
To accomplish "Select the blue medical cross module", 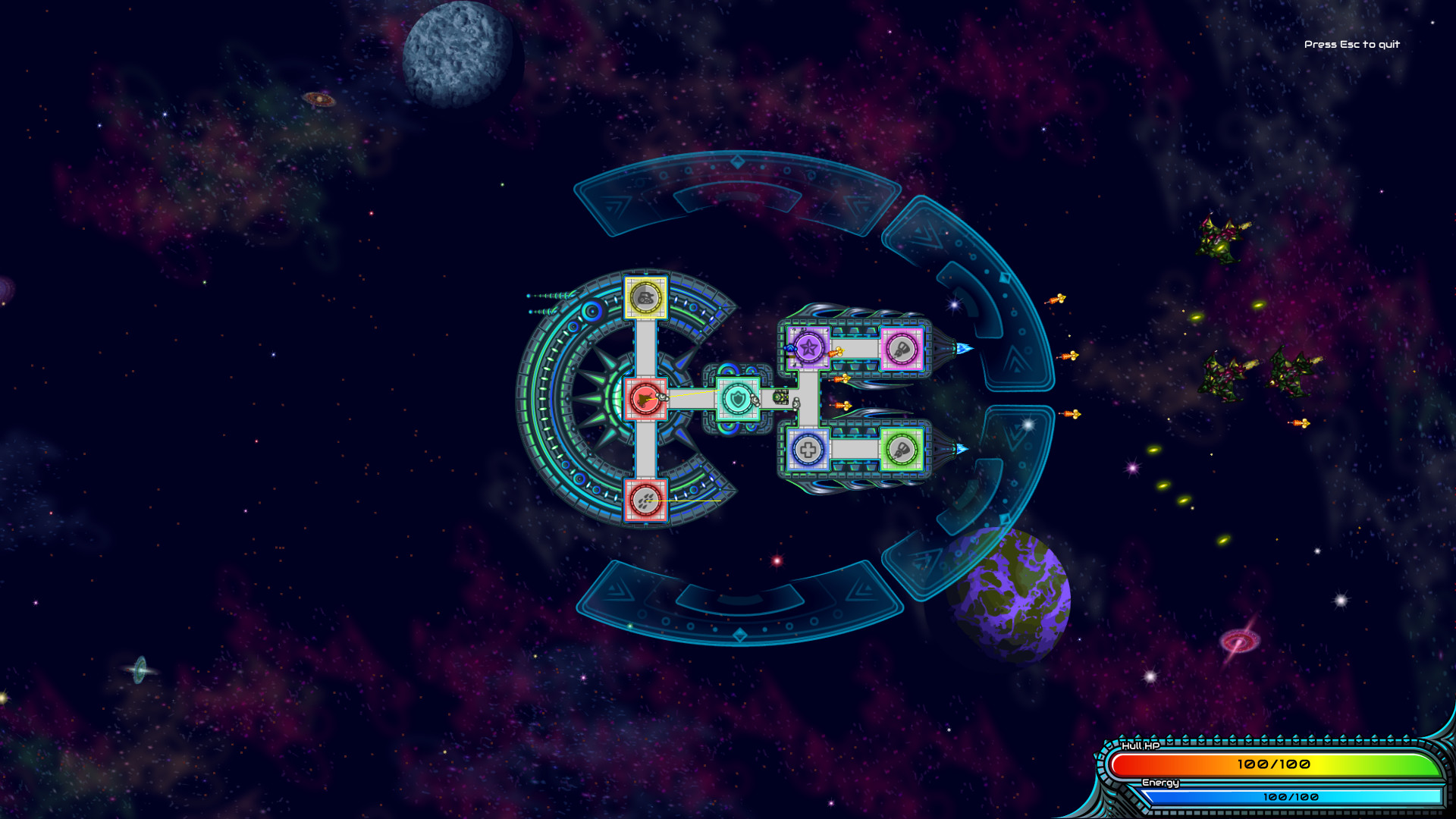I will [808, 450].
